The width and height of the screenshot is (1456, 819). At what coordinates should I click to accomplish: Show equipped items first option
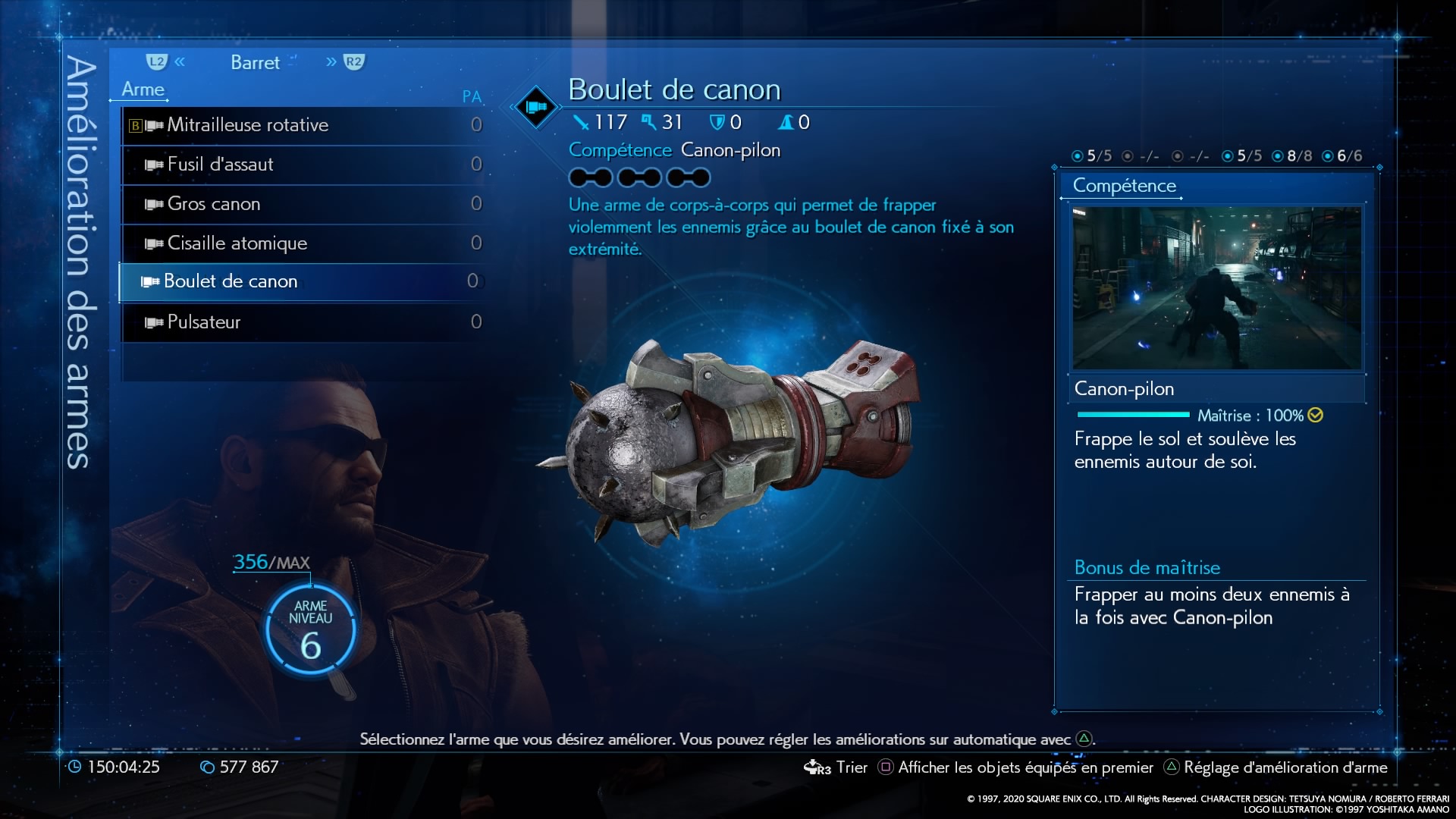(1016, 767)
